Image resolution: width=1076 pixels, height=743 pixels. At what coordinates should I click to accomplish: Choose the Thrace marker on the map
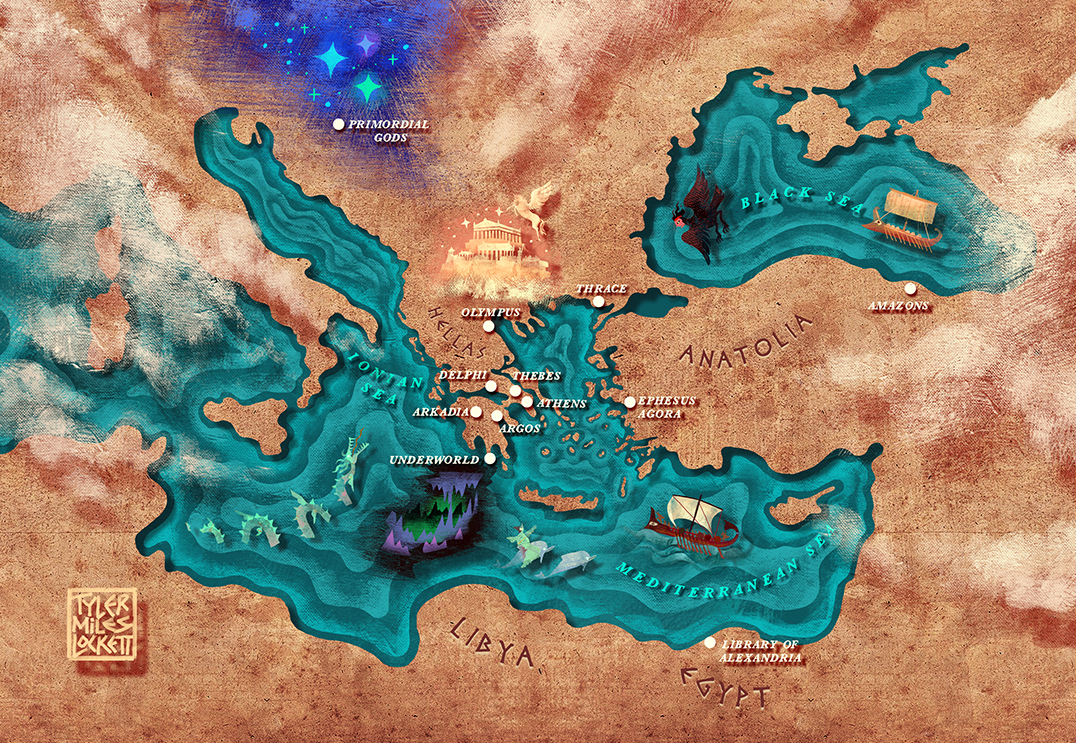(598, 301)
